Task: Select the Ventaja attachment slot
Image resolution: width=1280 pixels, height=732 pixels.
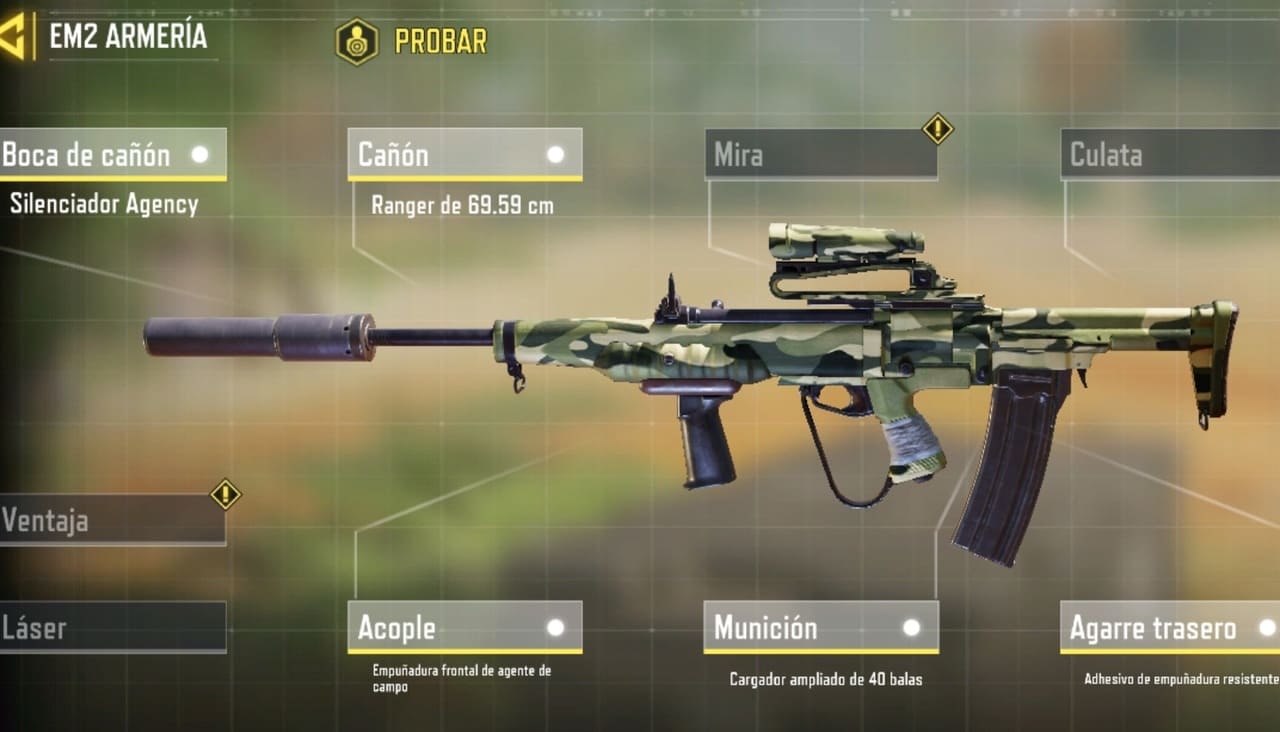Action: (110, 520)
